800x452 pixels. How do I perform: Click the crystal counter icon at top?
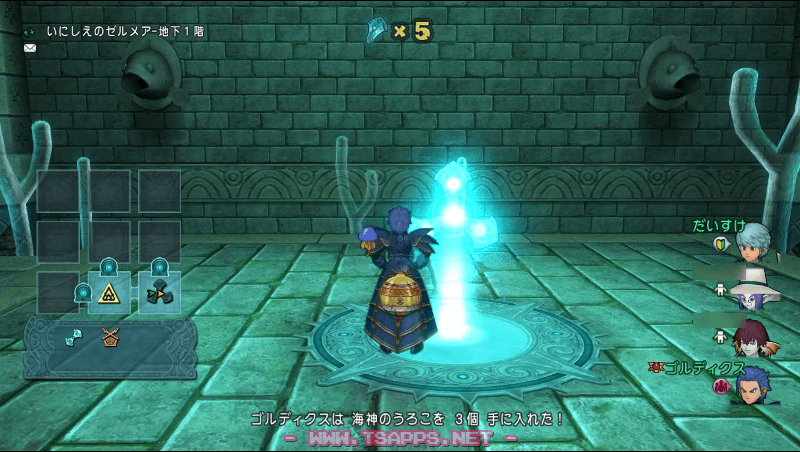377,30
